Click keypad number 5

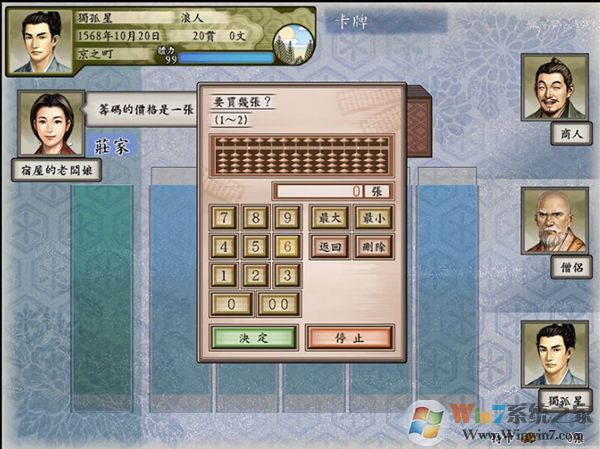click(x=257, y=246)
